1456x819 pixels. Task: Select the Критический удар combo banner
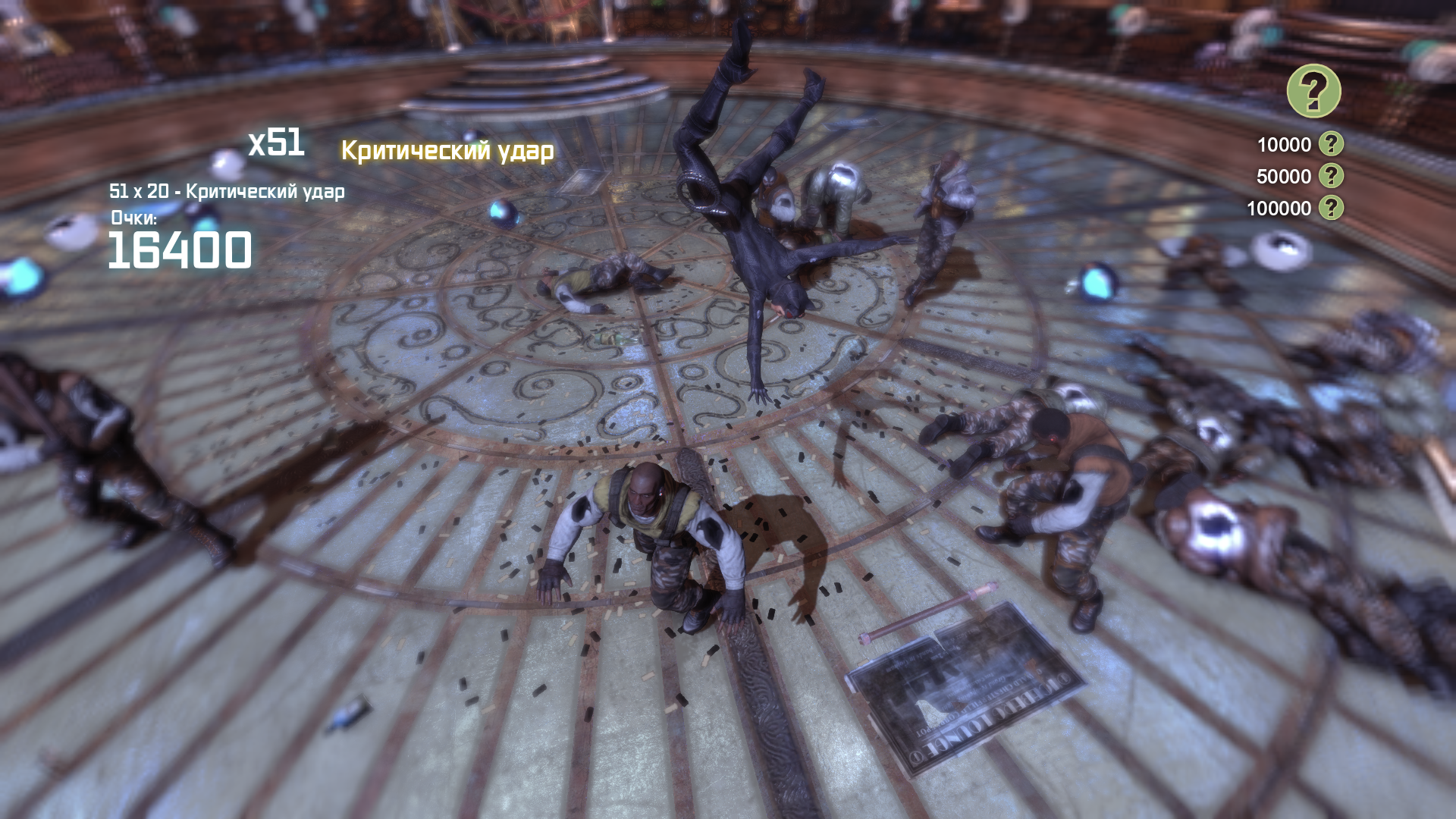pyautogui.click(x=448, y=152)
